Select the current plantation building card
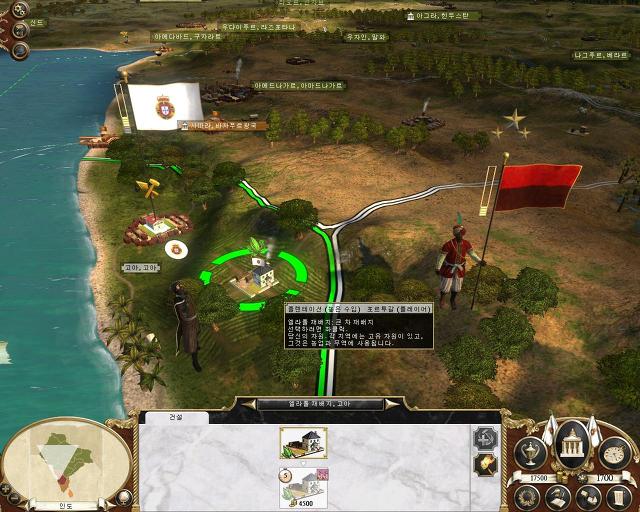Image resolution: width=640 pixels, height=512 pixels. point(304,441)
